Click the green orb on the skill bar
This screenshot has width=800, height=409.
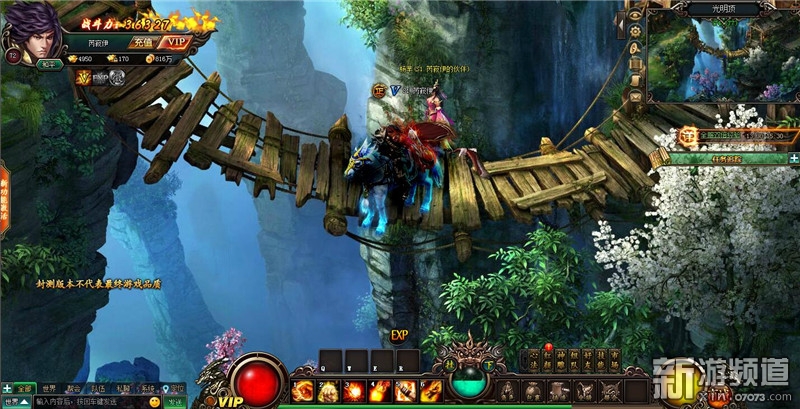point(468,379)
